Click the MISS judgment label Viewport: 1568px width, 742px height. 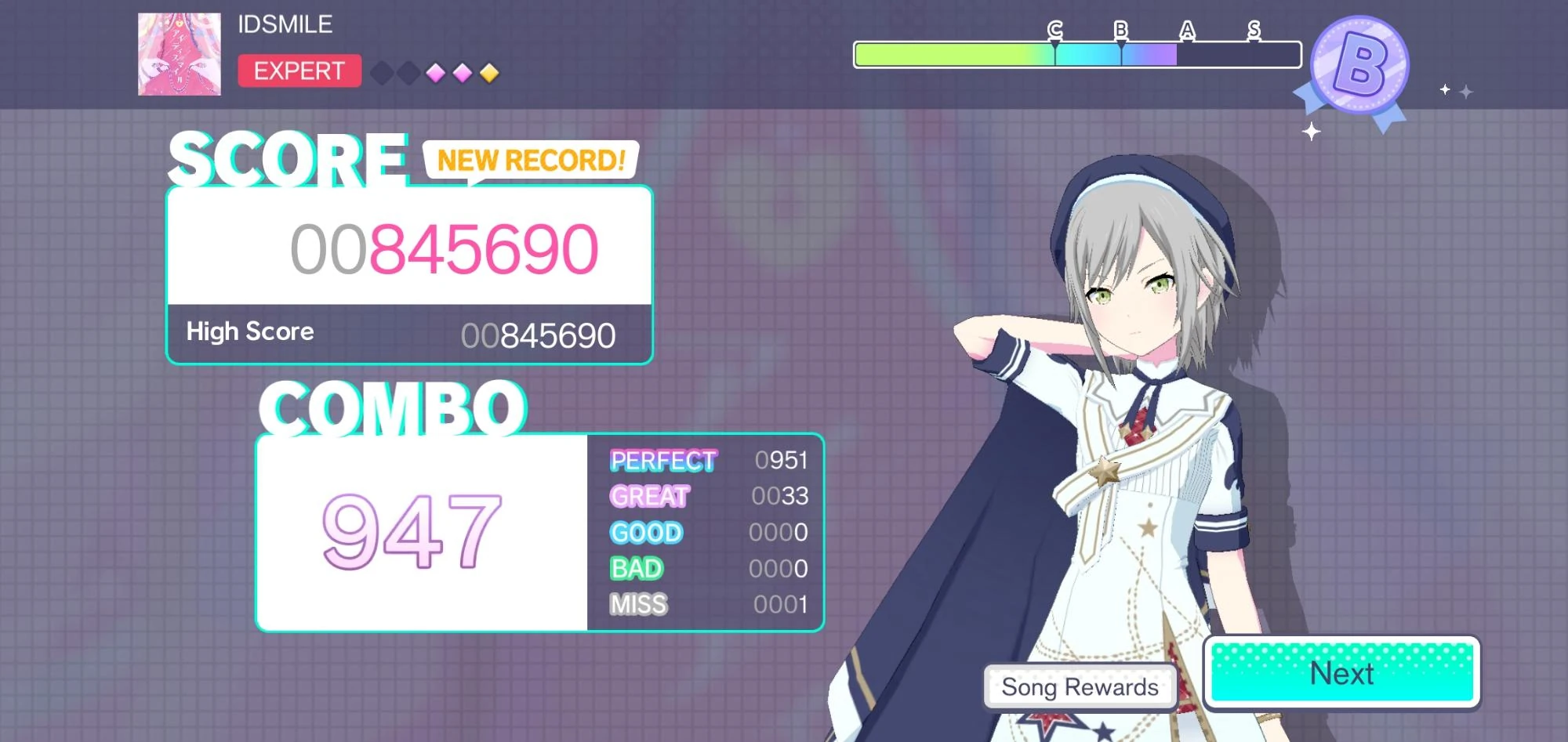637,605
